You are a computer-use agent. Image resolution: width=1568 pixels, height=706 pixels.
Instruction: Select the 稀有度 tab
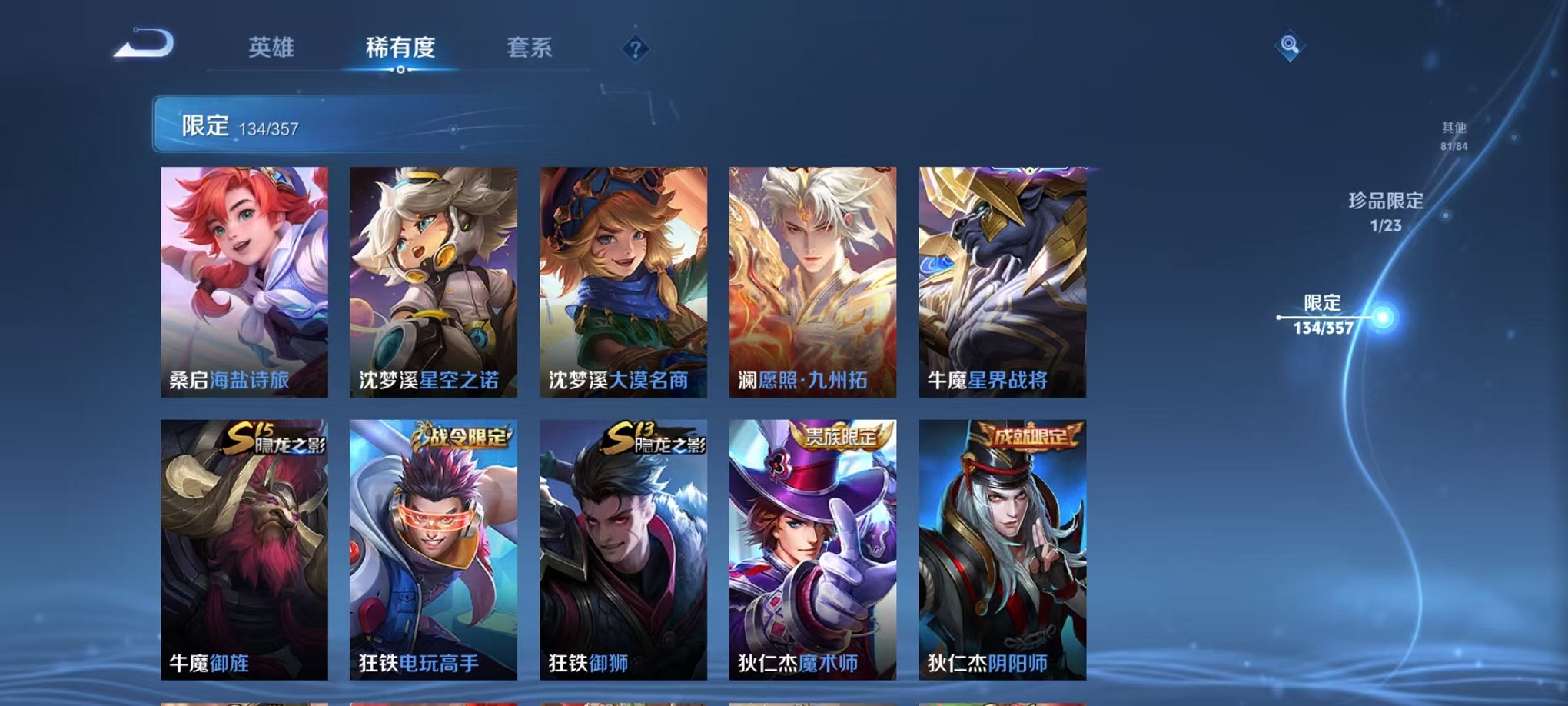click(398, 48)
